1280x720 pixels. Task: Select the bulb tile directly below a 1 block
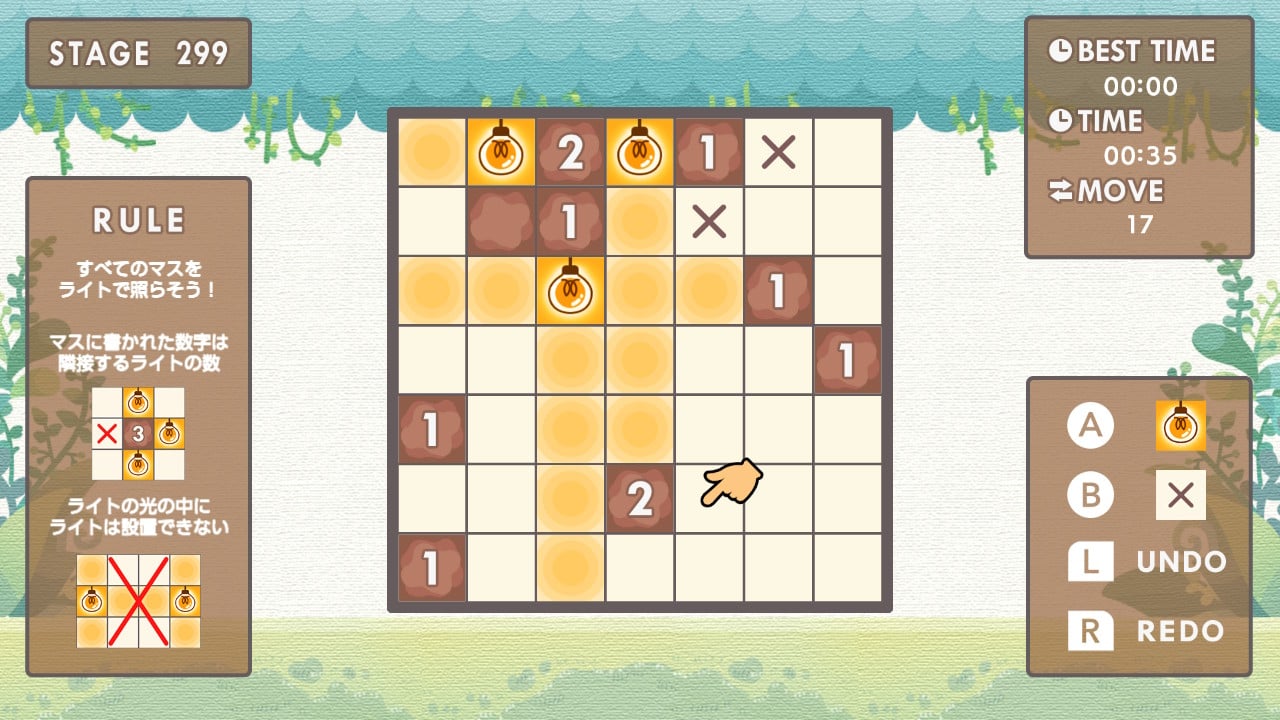click(x=570, y=290)
